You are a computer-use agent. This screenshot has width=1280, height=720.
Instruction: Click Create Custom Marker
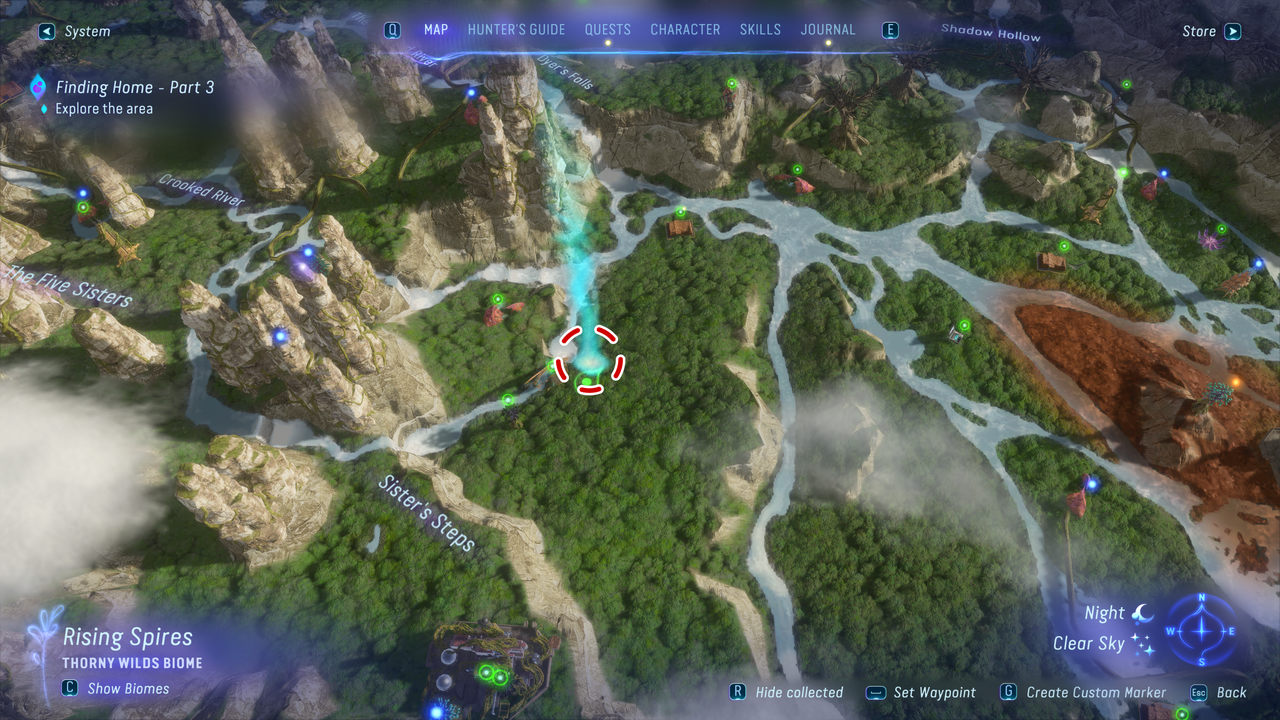1096,692
